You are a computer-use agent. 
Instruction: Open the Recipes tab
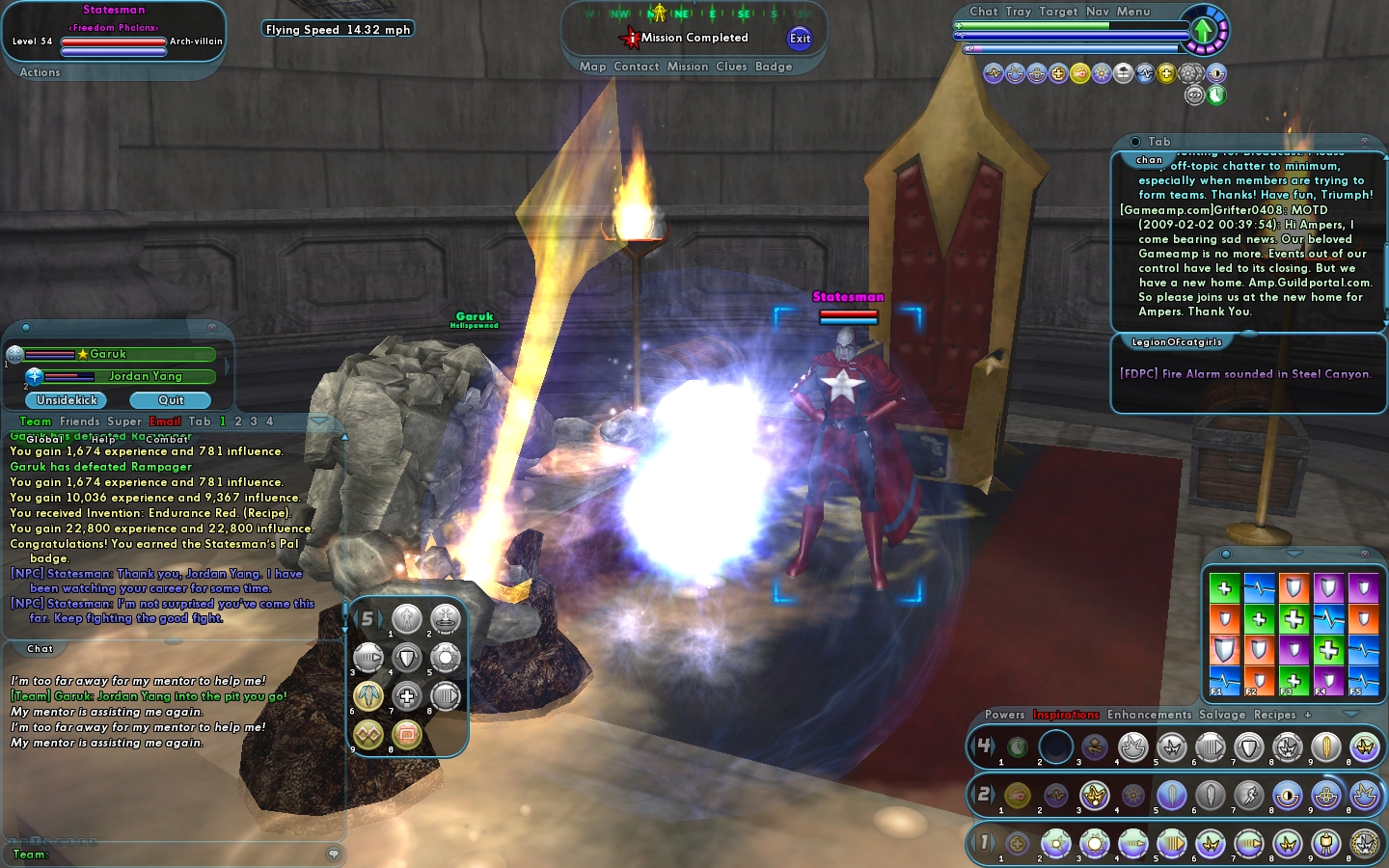[x=1274, y=715]
